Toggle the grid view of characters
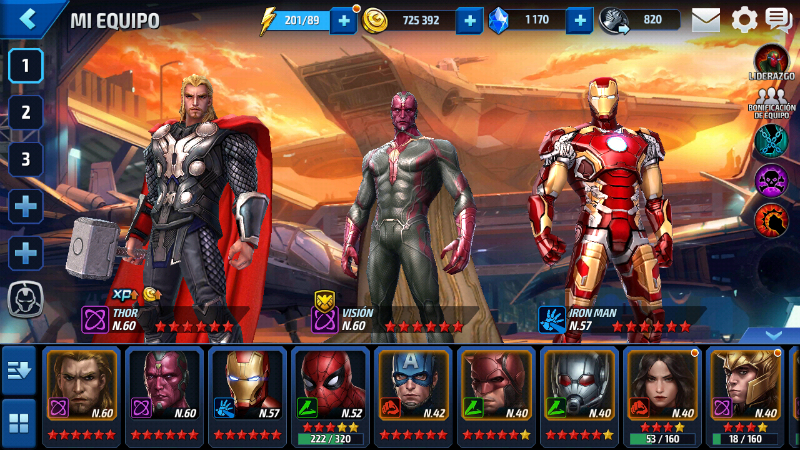This screenshot has height=450, width=800. click(x=18, y=421)
